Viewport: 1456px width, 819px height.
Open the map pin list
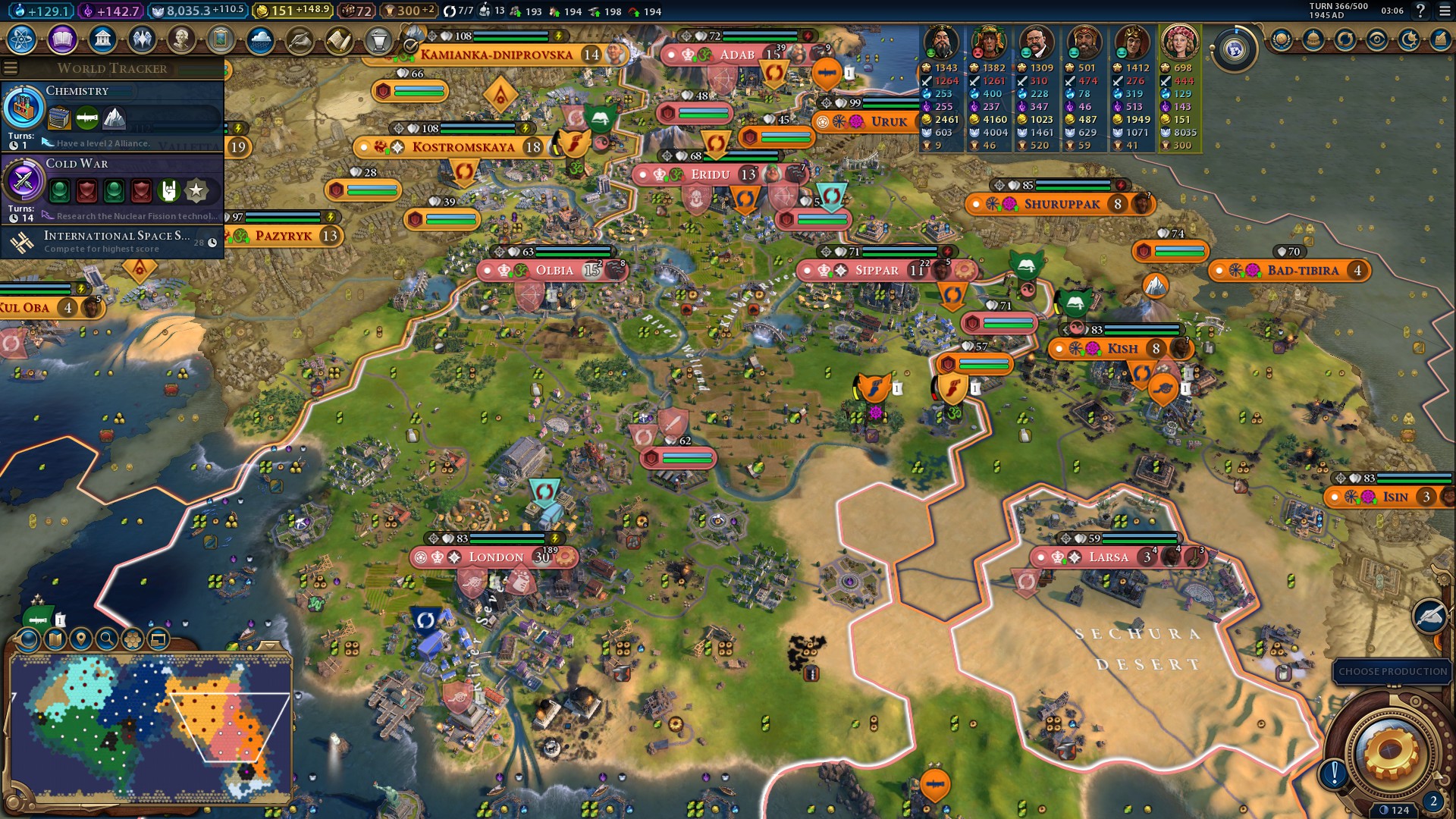point(81,639)
